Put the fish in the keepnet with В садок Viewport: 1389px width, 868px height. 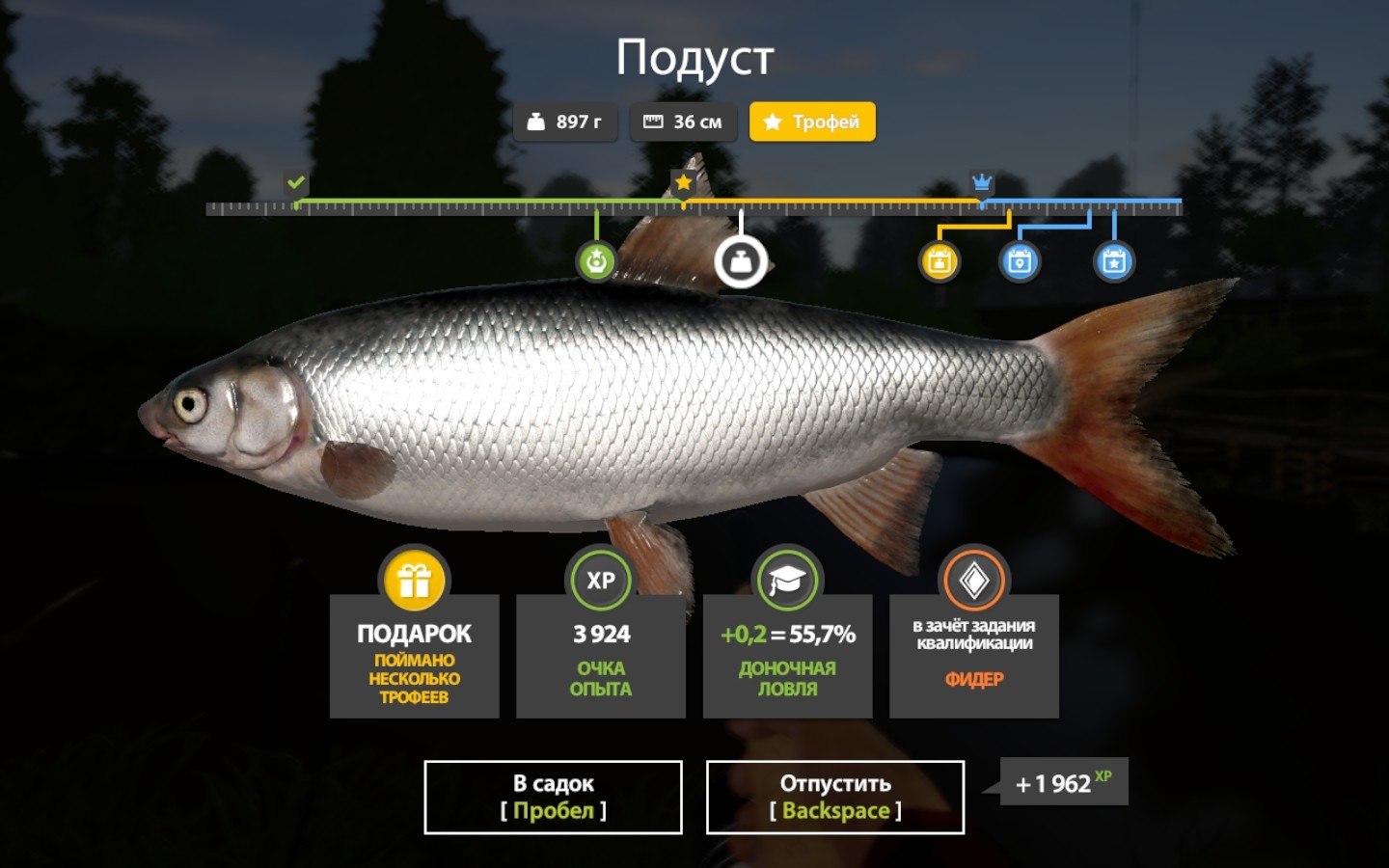[553, 797]
